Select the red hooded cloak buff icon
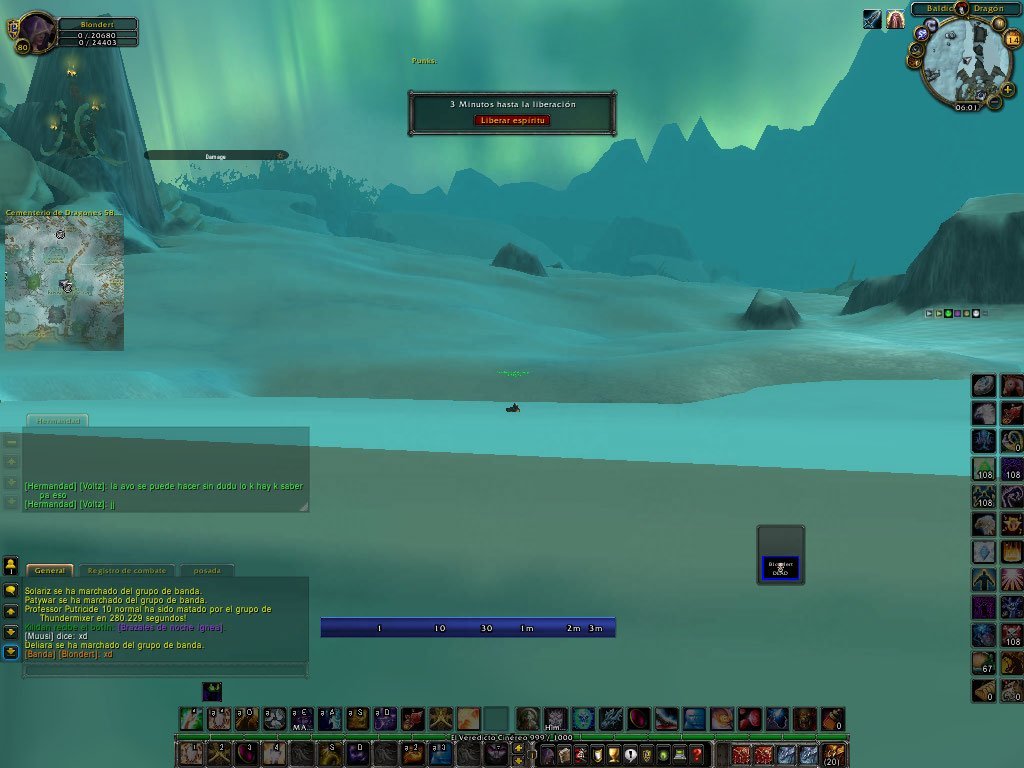The width and height of the screenshot is (1024, 768). coord(895,19)
